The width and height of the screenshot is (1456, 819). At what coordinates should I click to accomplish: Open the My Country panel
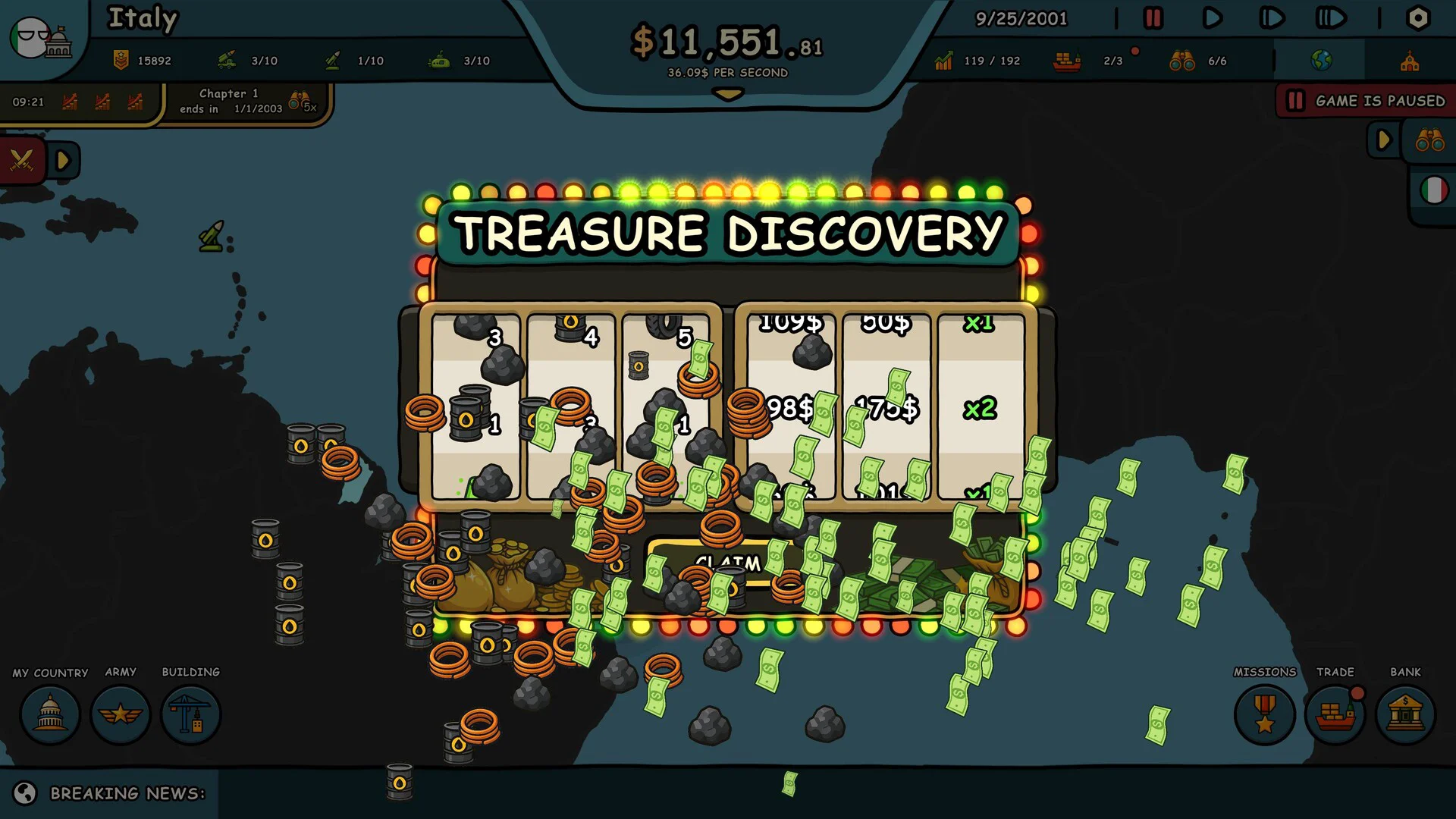click(x=50, y=714)
